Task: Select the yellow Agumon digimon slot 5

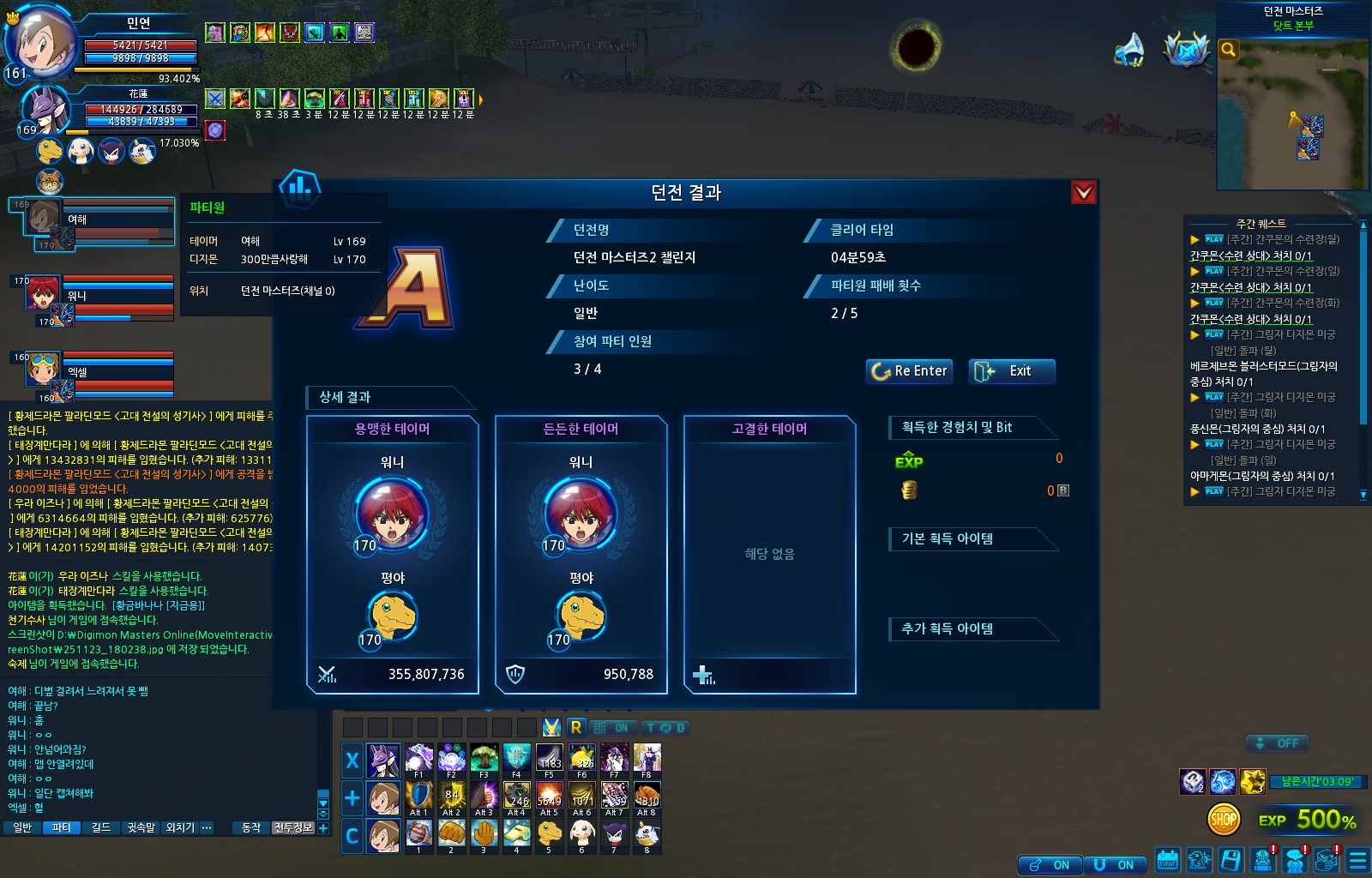Action: [550, 834]
